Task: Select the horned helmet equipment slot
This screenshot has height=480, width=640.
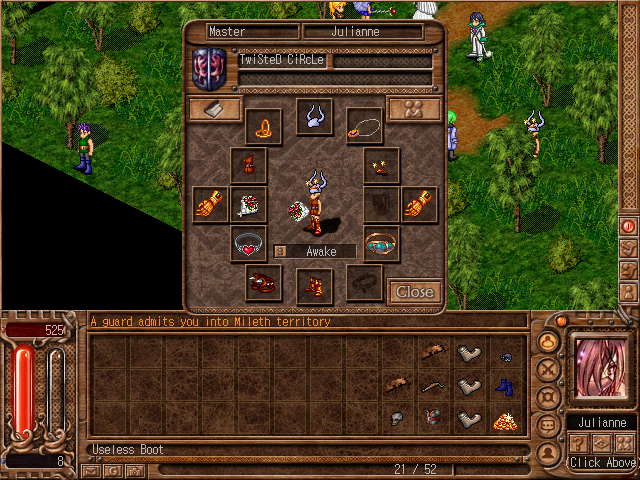Action: pos(314,116)
